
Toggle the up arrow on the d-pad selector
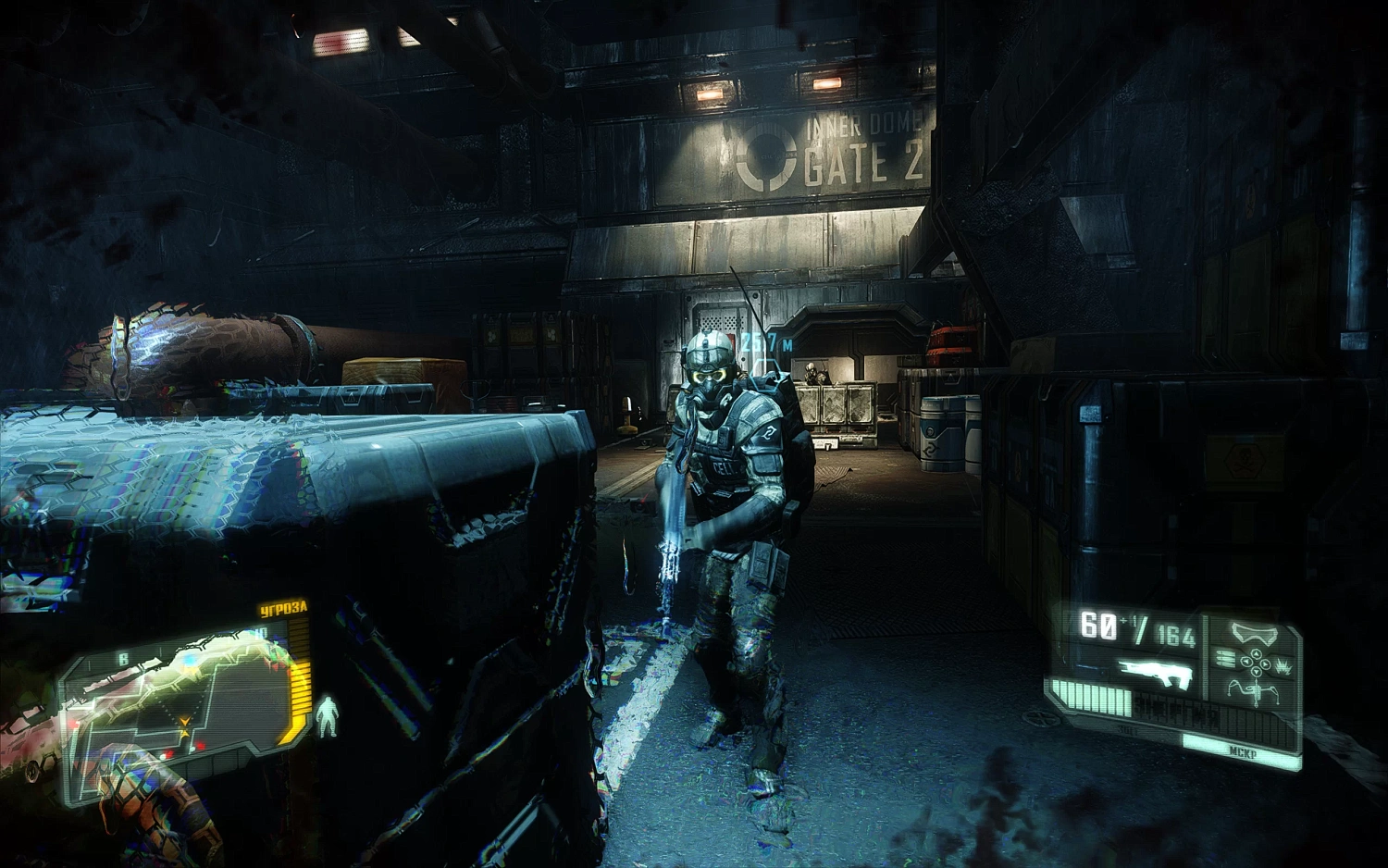1256,653
